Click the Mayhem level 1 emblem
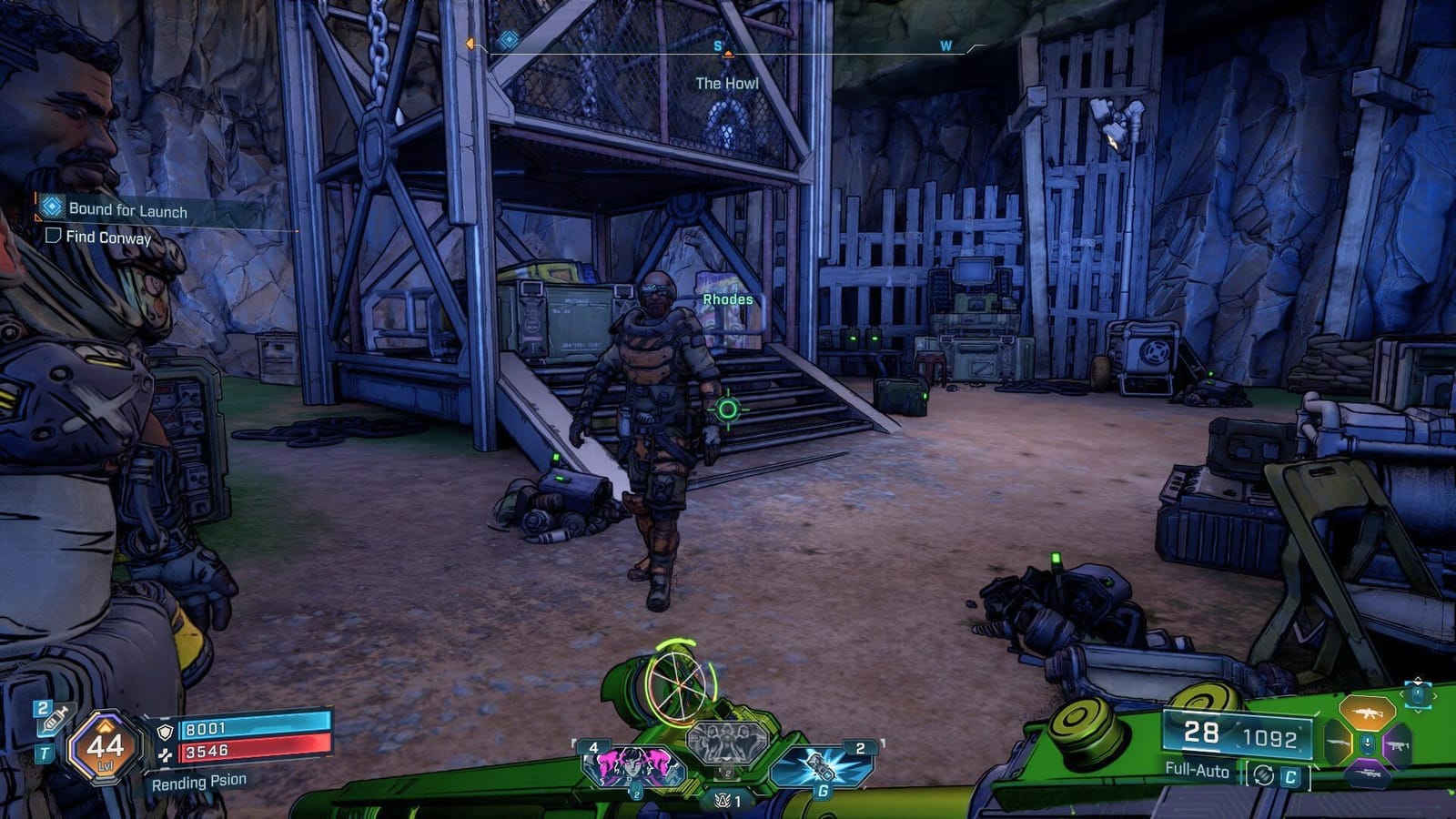Screen dimensions: 1456x819 click(721, 801)
